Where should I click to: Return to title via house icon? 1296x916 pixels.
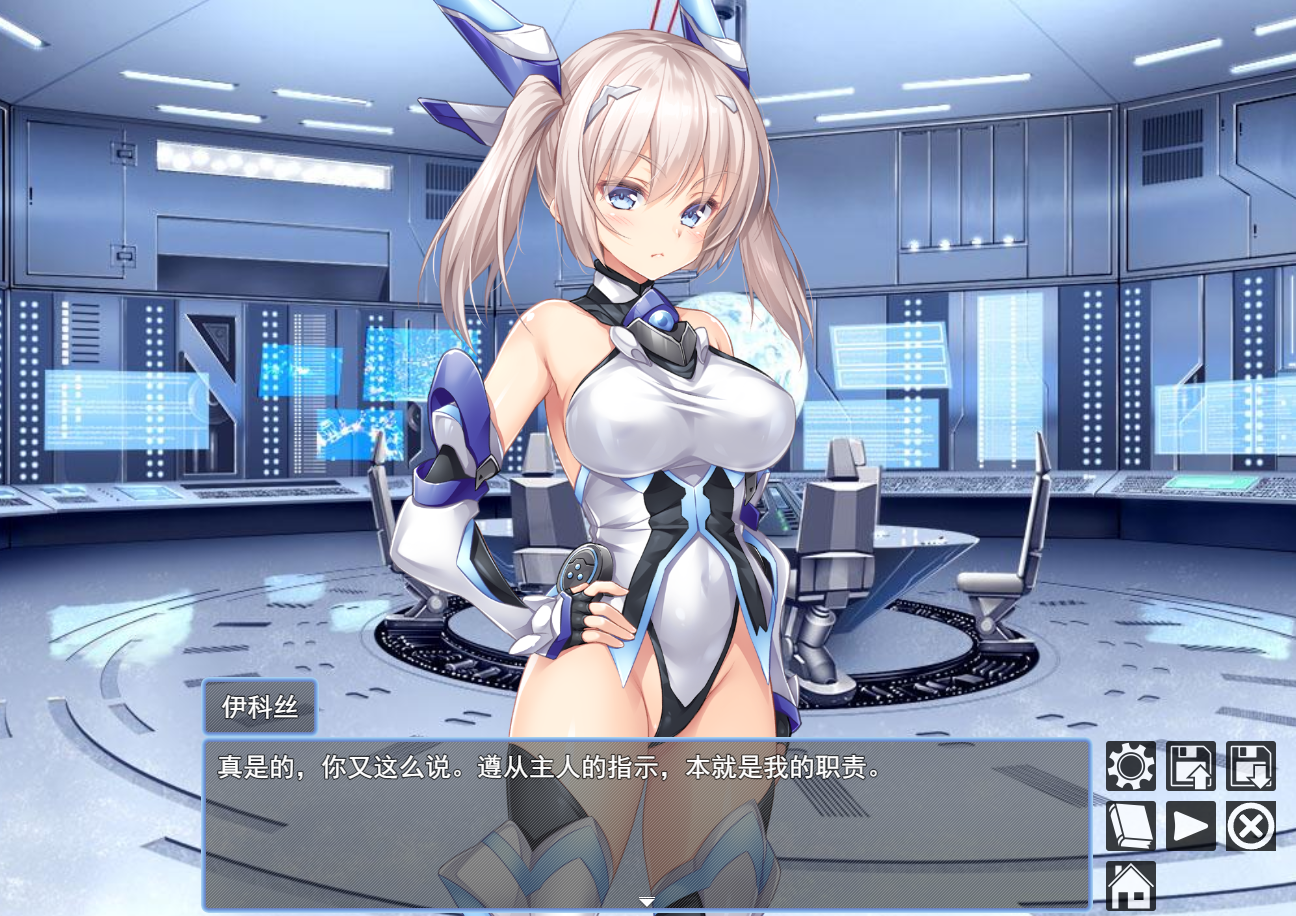pyautogui.click(x=1131, y=886)
